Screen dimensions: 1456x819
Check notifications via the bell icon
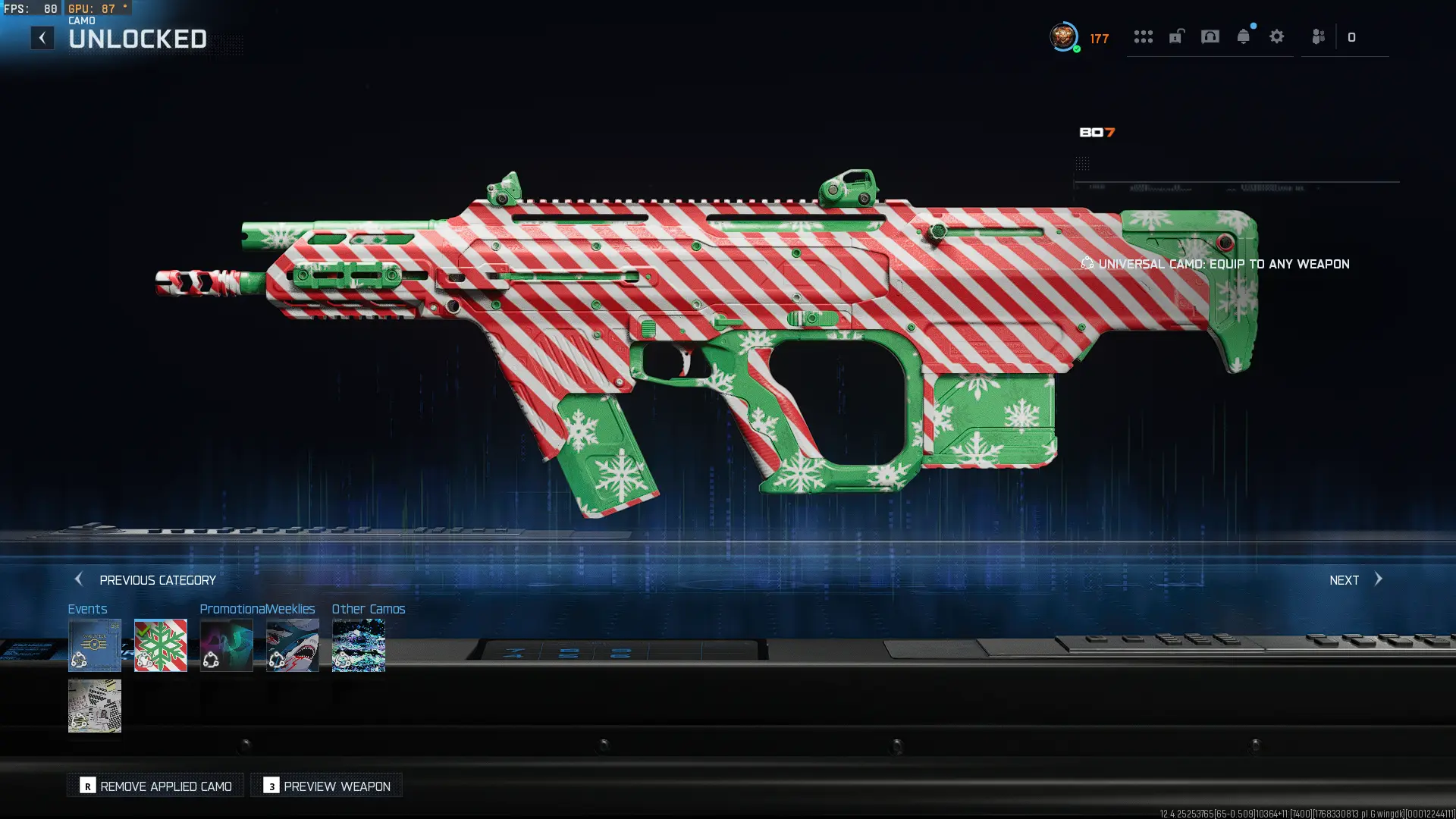1244,36
